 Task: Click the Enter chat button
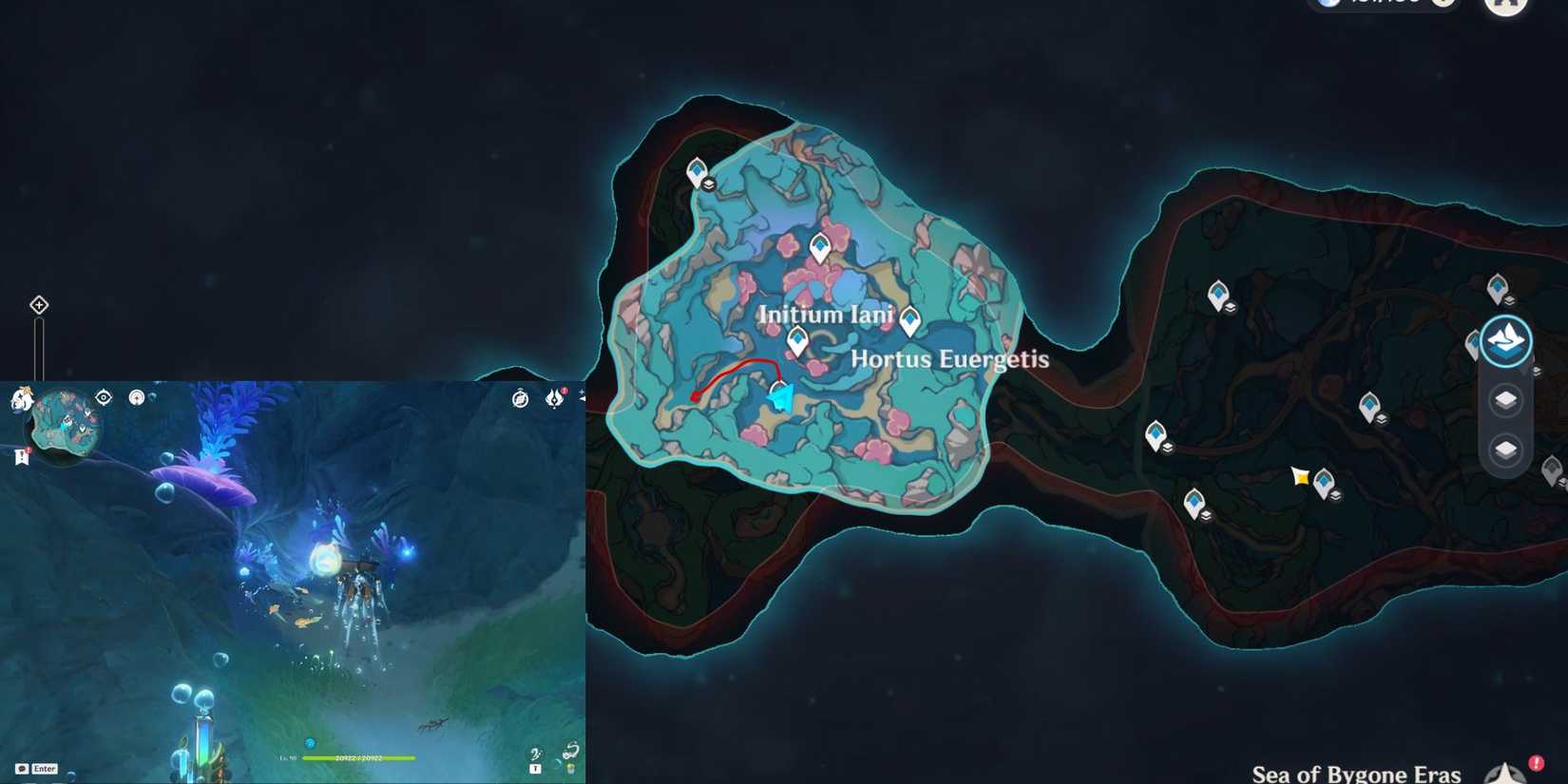click(x=38, y=768)
